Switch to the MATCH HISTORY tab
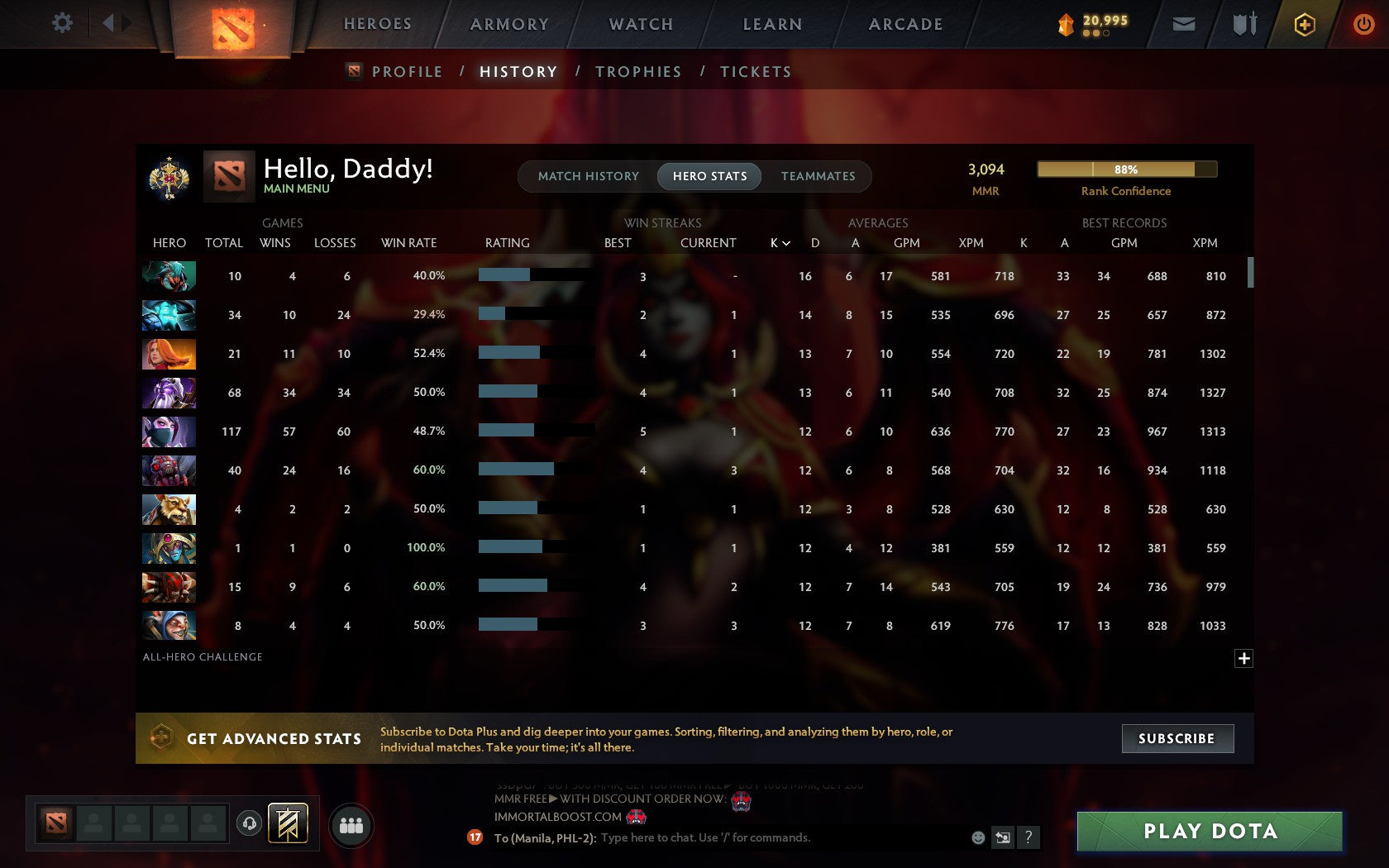This screenshot has width=1389, height=868. (589, 176)
